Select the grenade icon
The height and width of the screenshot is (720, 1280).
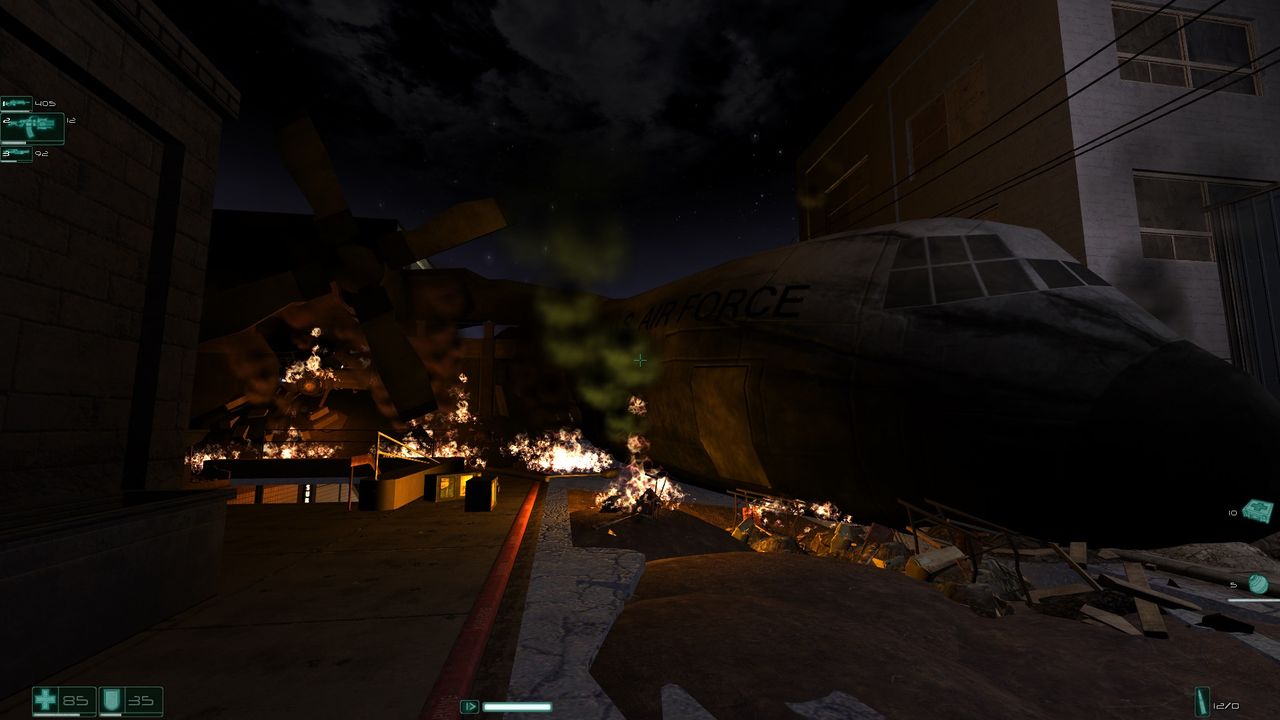(x=1258, y=584)
